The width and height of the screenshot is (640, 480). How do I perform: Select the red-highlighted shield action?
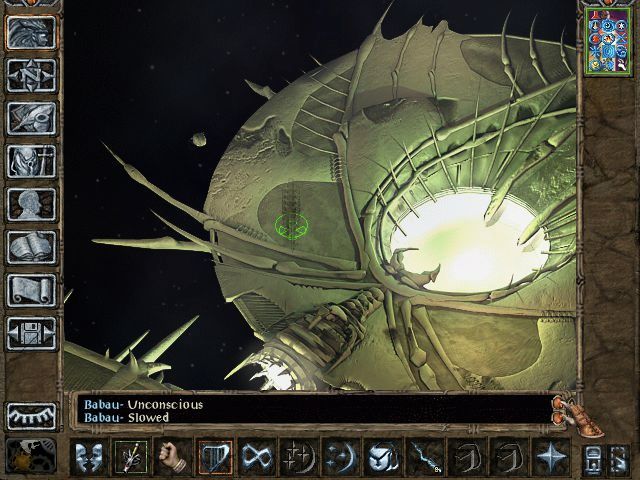(214, 457)
